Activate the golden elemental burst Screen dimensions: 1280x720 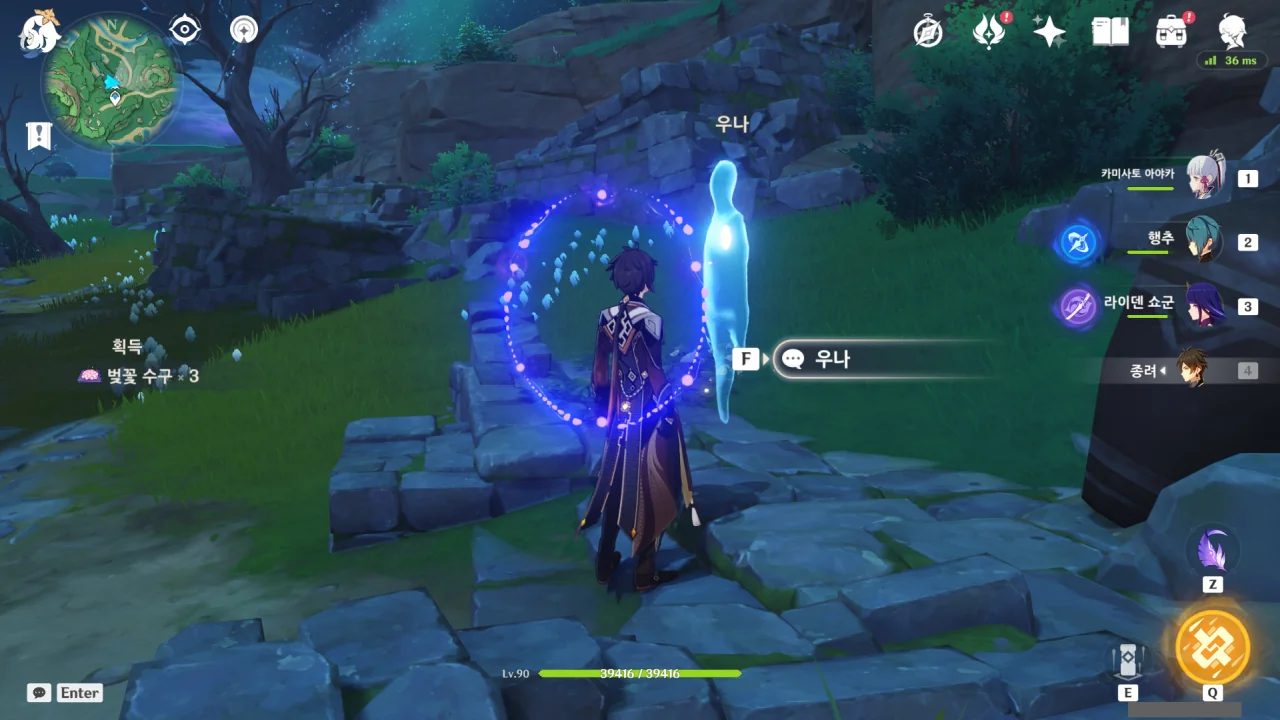coord(1212,646)
